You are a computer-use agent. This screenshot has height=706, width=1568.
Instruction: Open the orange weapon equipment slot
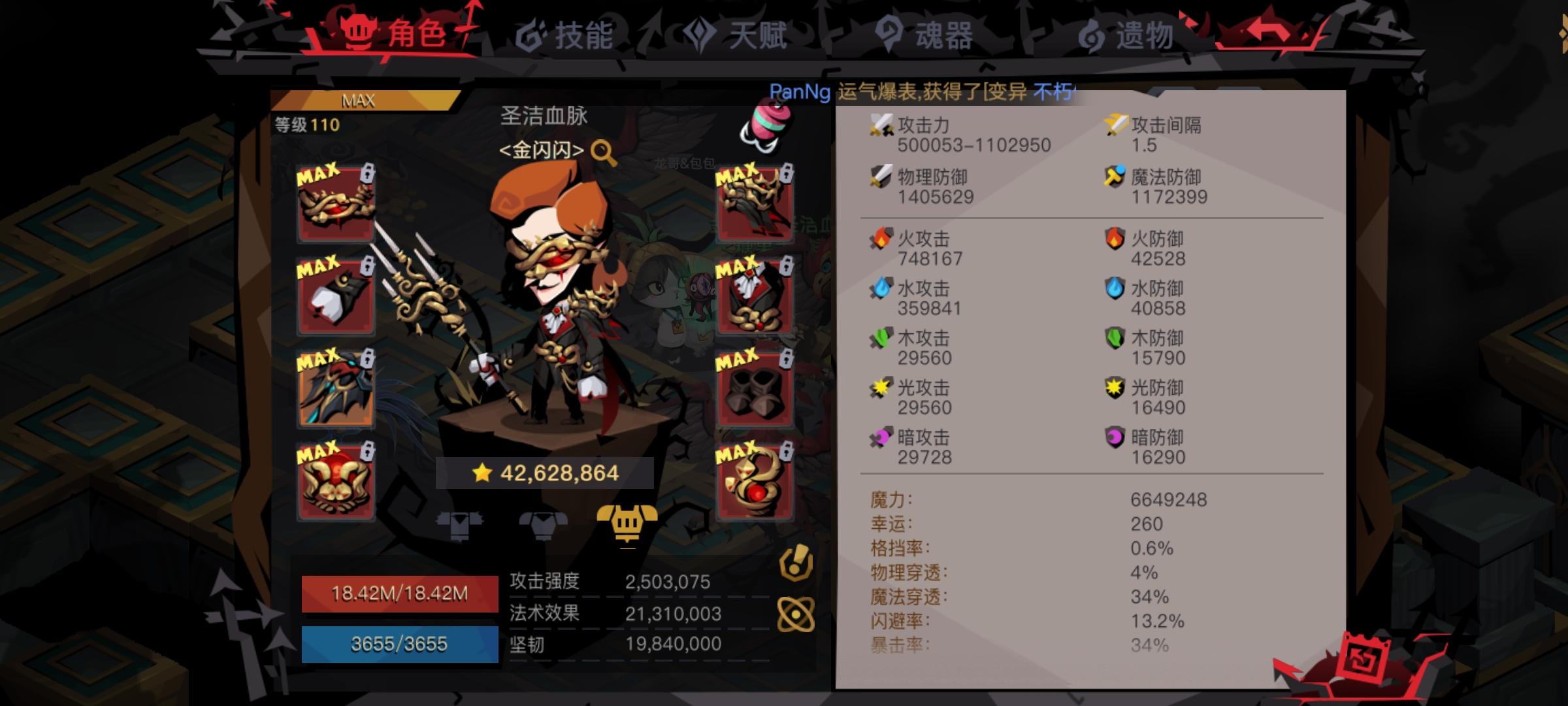pyautogui.click(x=335, y=390)
